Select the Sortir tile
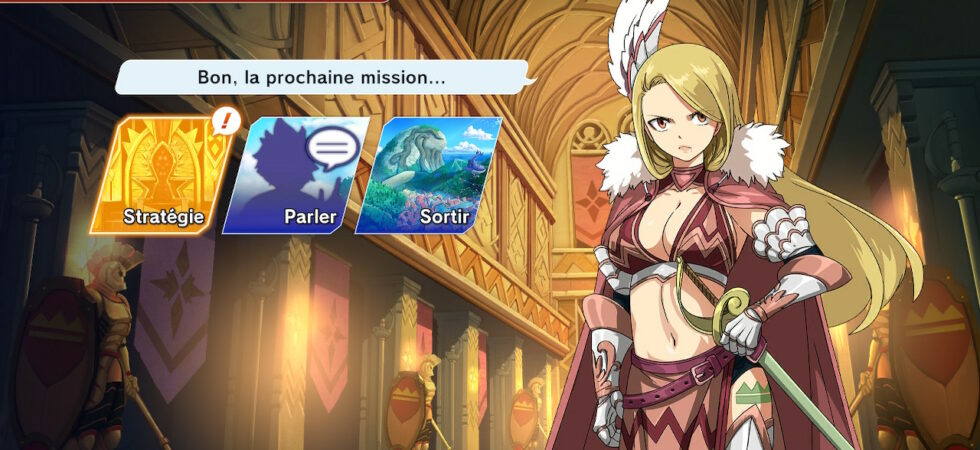Image resolution: width=980 pixels, height=450 pixels. coord(428,176)
